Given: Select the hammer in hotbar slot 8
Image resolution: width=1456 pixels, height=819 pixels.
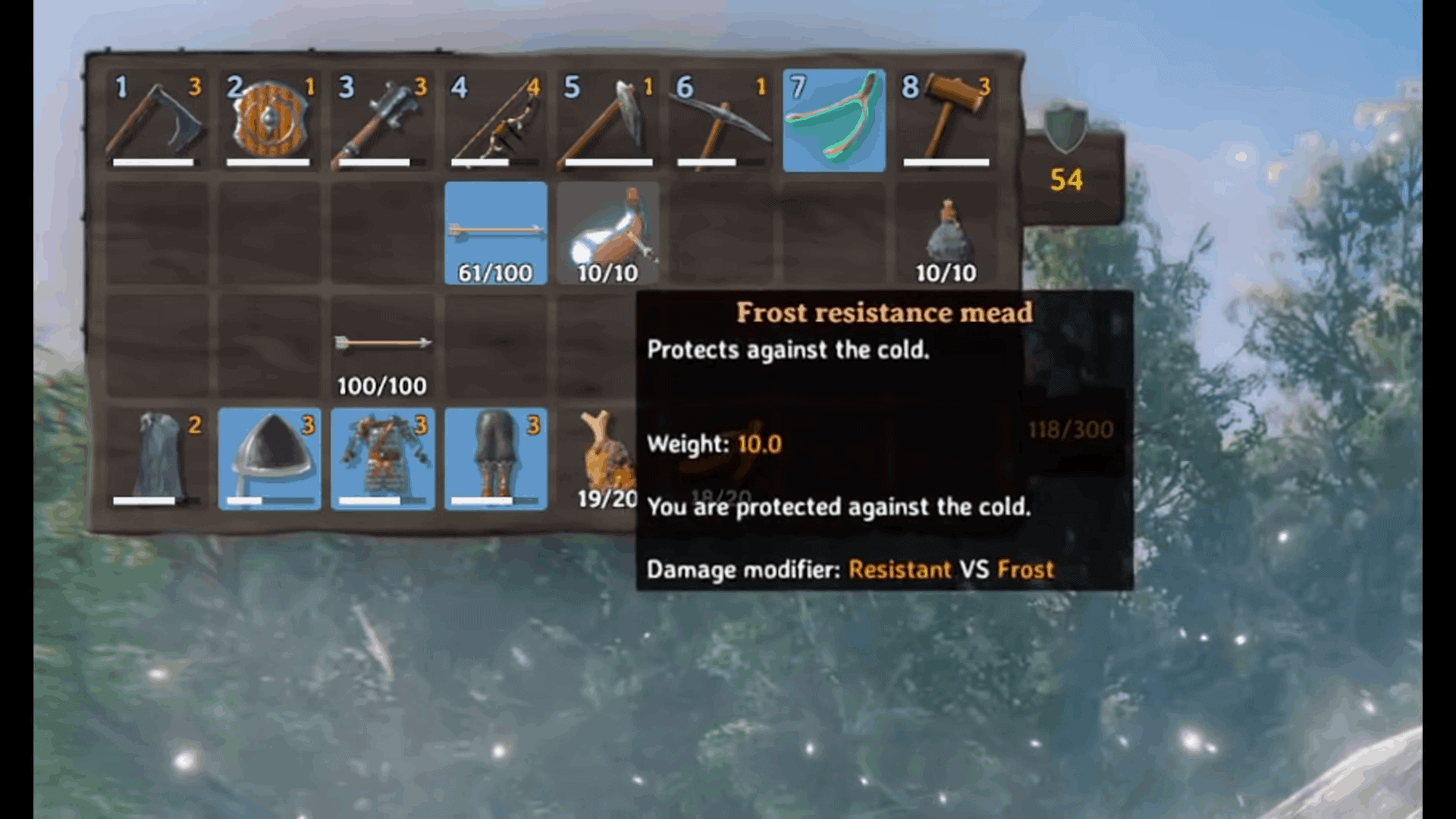Looking at the screenshot, I should click(x=946, y=120).
